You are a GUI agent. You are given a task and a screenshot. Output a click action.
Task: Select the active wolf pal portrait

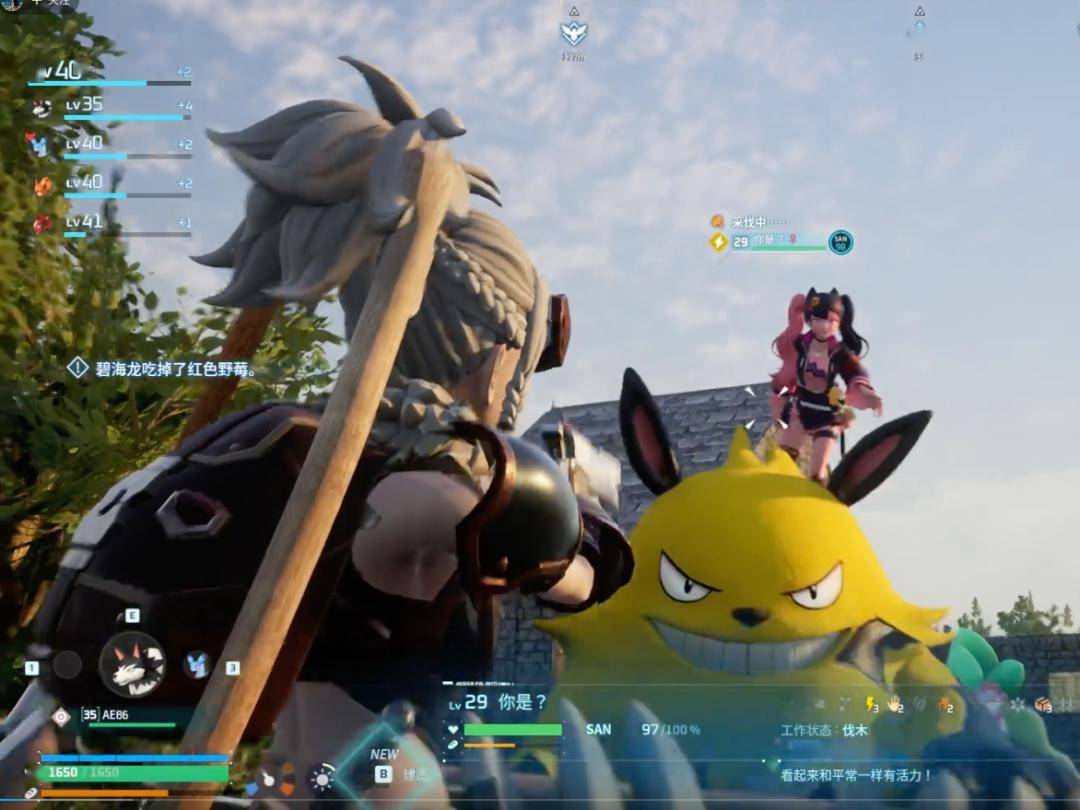132,664
